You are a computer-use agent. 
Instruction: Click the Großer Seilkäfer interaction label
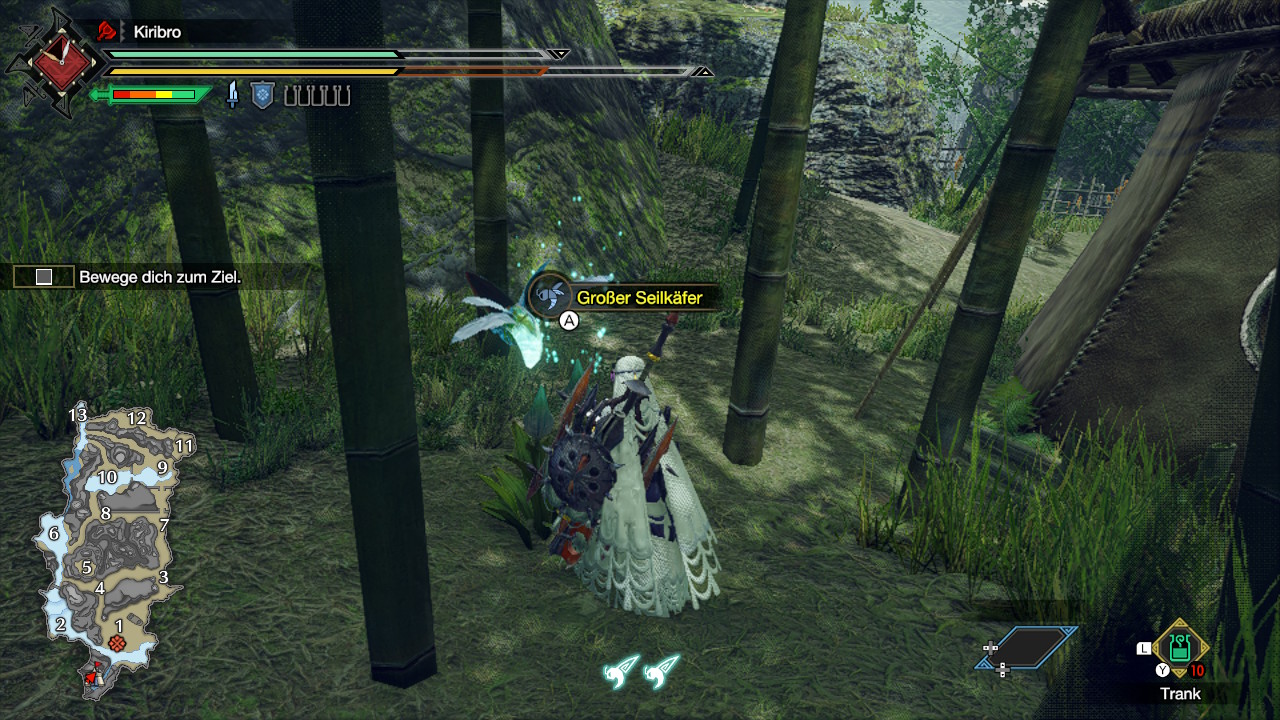(x=625, y=297)
